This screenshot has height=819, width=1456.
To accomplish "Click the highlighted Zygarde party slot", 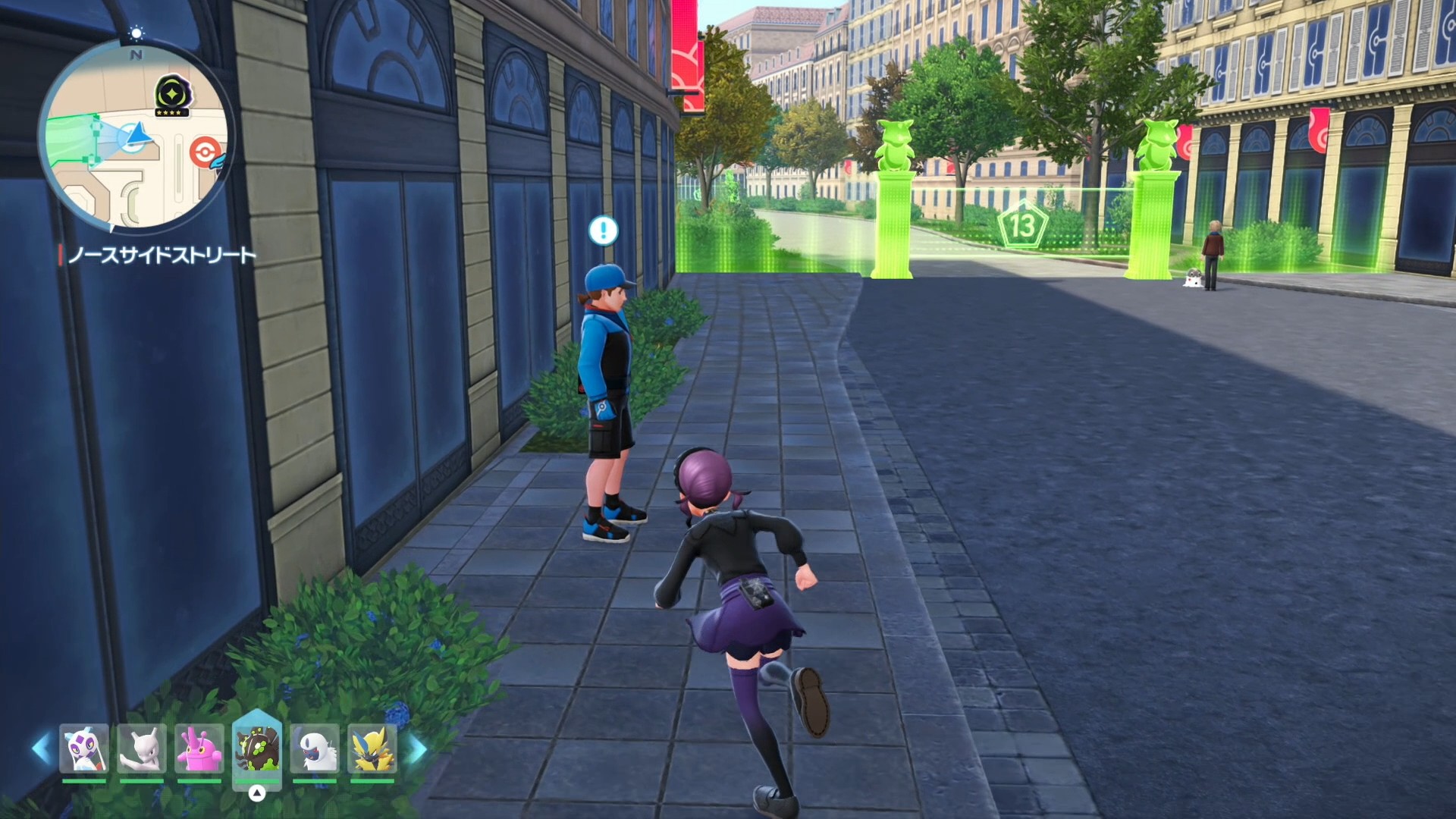I will [257, 748].
